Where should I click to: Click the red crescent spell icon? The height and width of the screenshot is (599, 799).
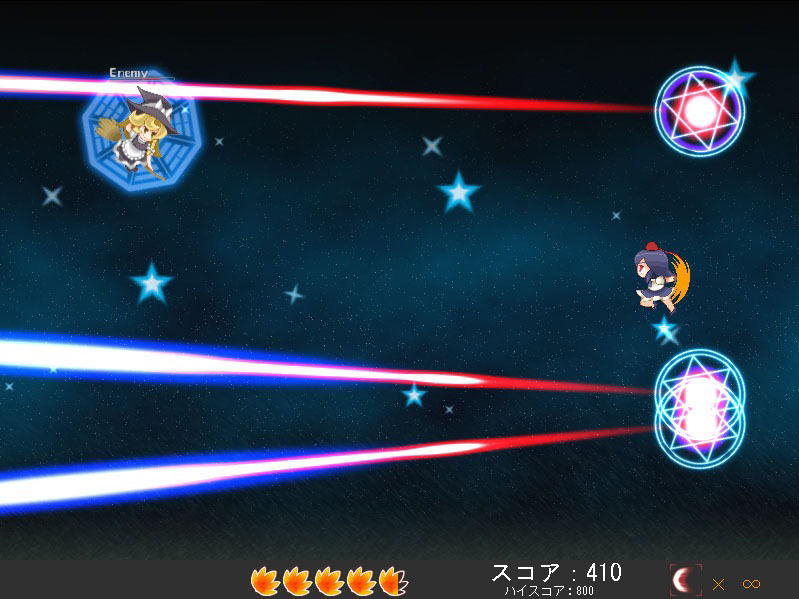point(685,581)
